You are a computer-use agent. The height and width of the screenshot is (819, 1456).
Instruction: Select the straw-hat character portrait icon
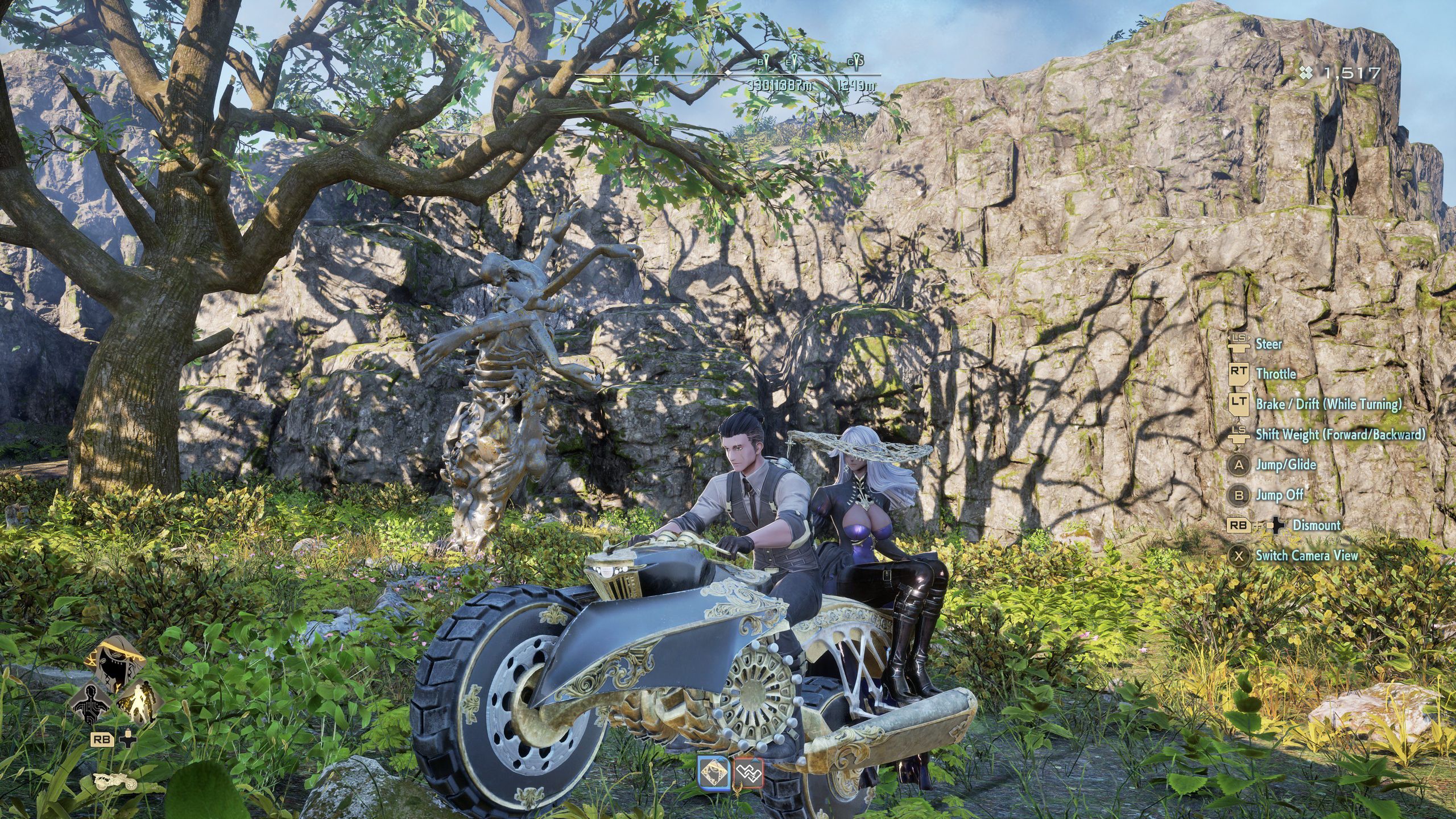[116, 661]
